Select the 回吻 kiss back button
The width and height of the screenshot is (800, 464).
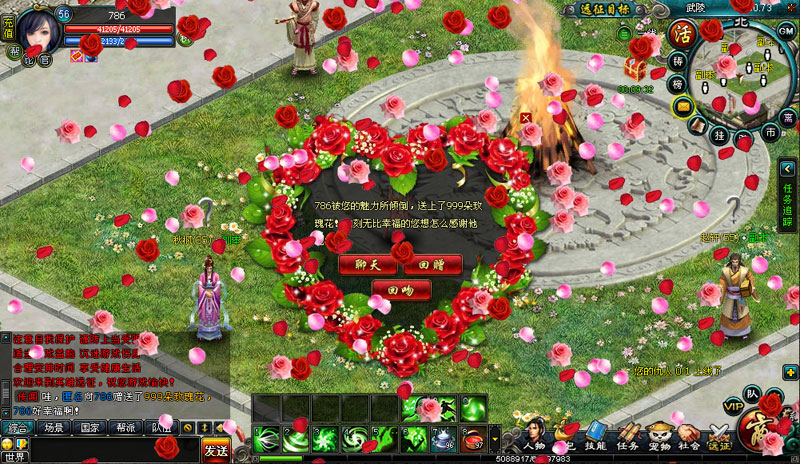pos(398,290)
